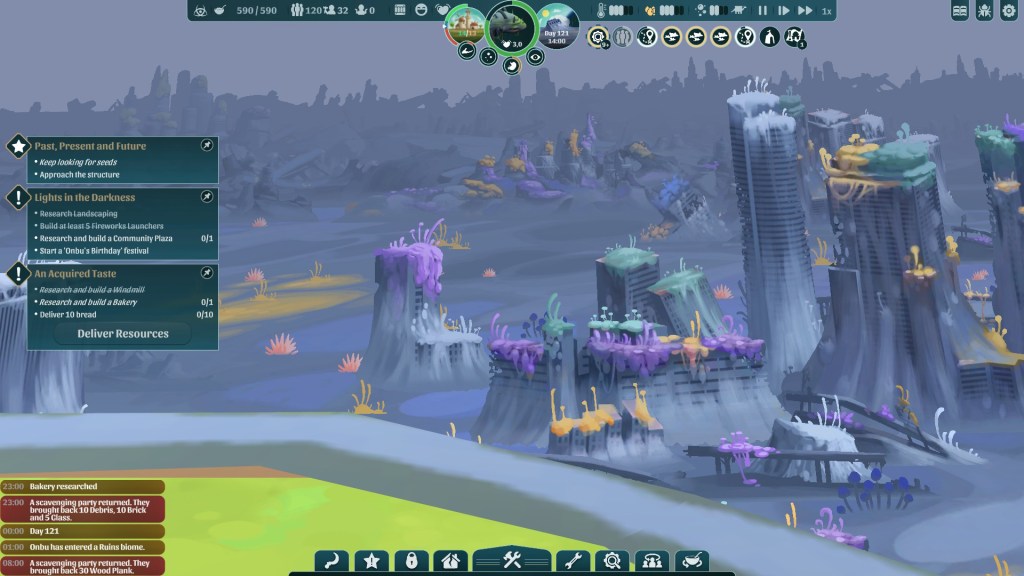Unpin the Lights in the Darkness quest
Image resolution: width=1024 pixels, height=576 pixels.
206,197
